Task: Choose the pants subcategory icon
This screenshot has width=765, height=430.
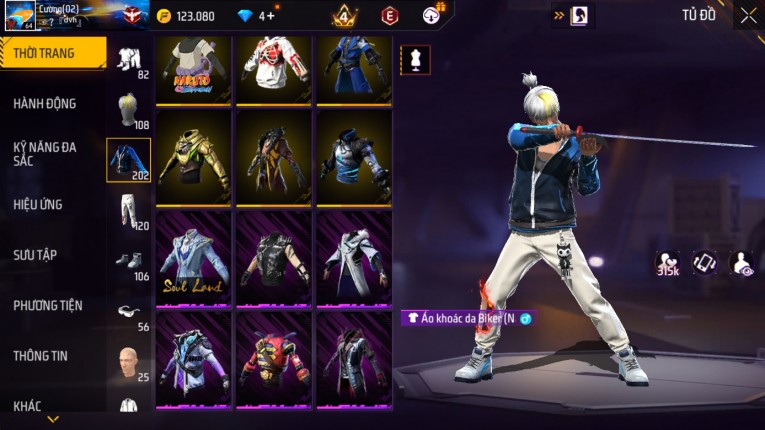Action: point(129,210)
